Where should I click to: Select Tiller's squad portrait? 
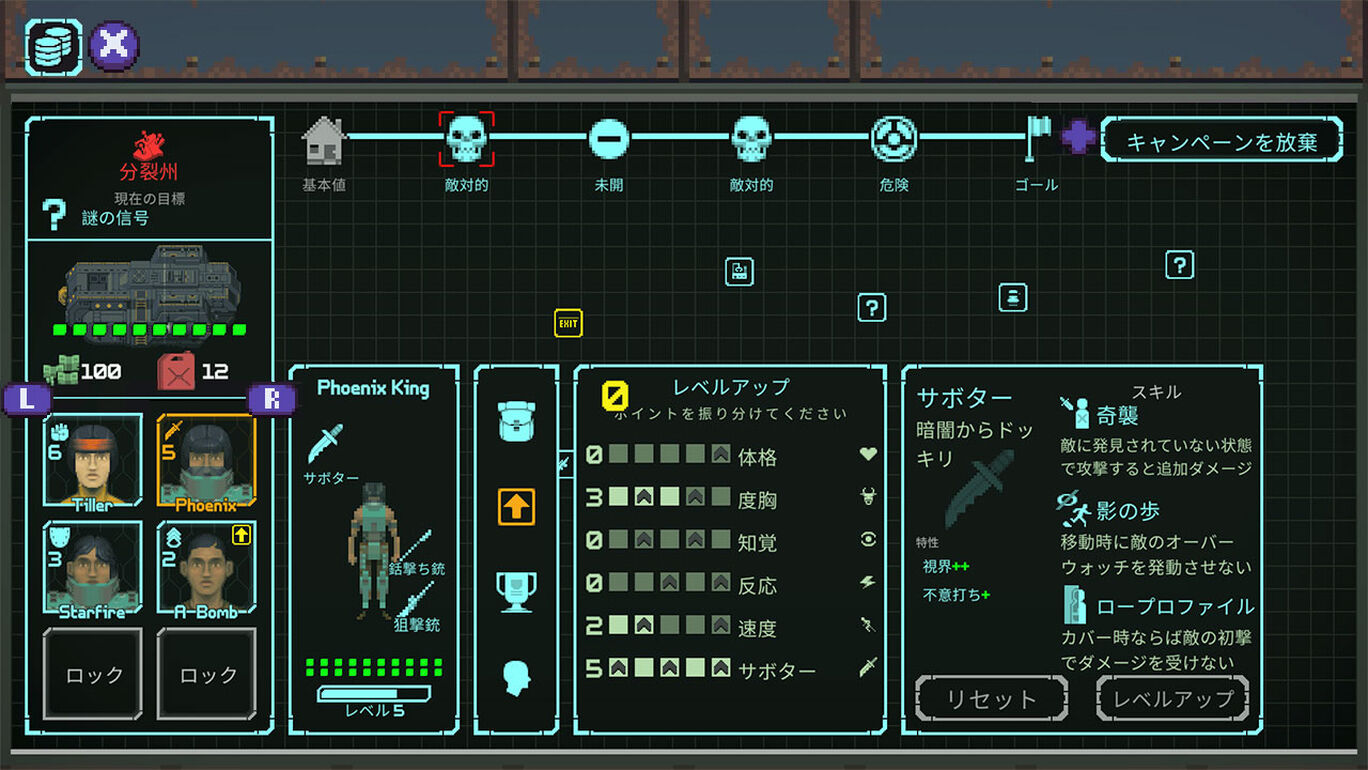(x=92, y=461)
